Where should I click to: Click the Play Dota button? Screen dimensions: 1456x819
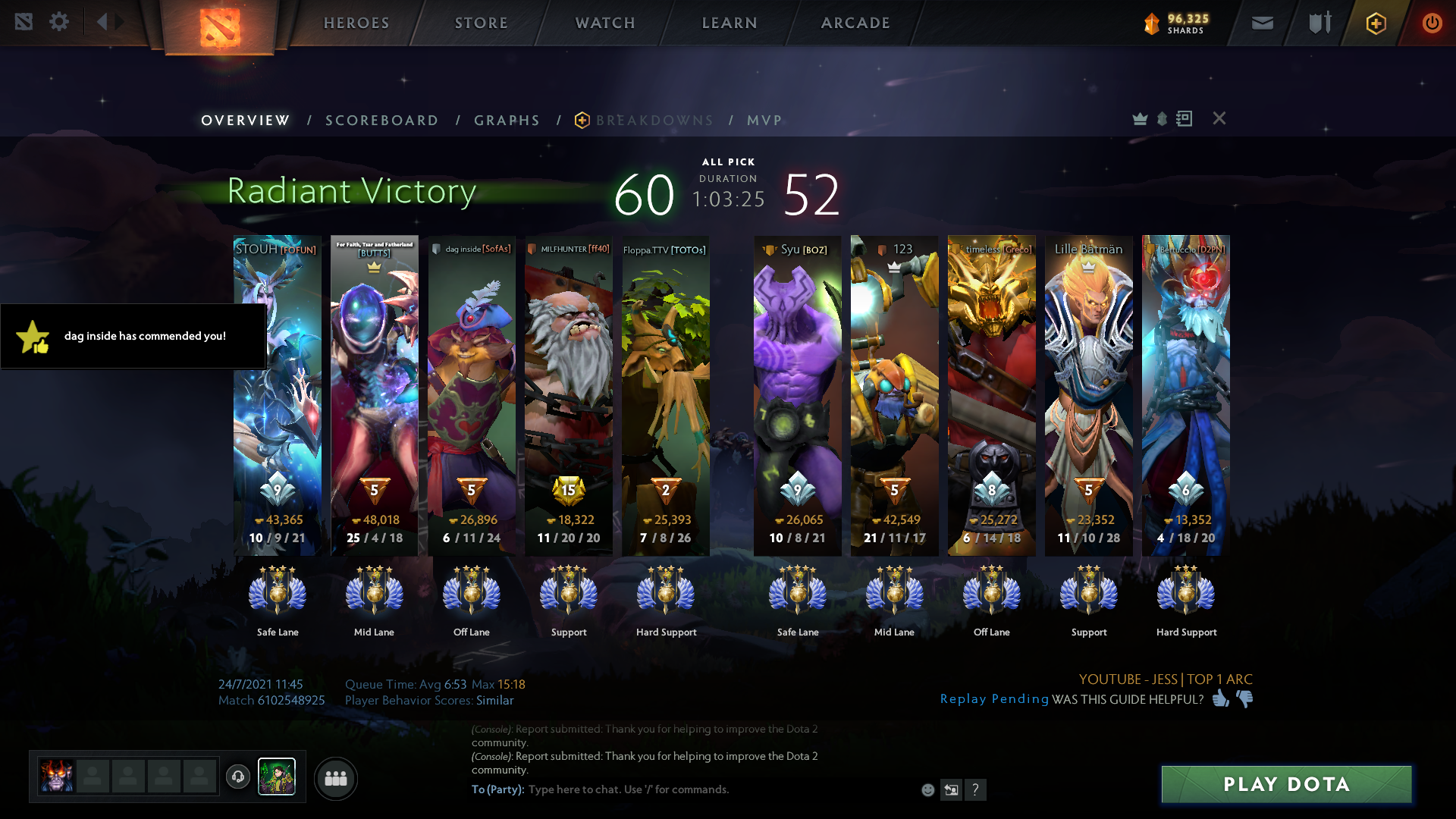tap(1286, 784)
